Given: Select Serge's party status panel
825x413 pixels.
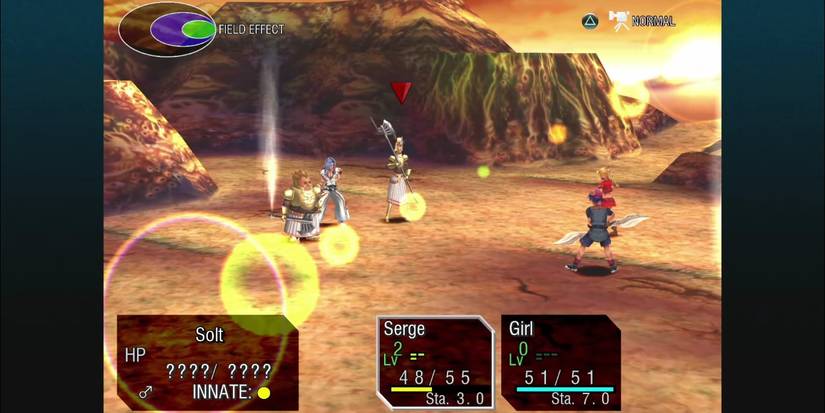Looking at the screenshot, I should click(x=434, y=362).
